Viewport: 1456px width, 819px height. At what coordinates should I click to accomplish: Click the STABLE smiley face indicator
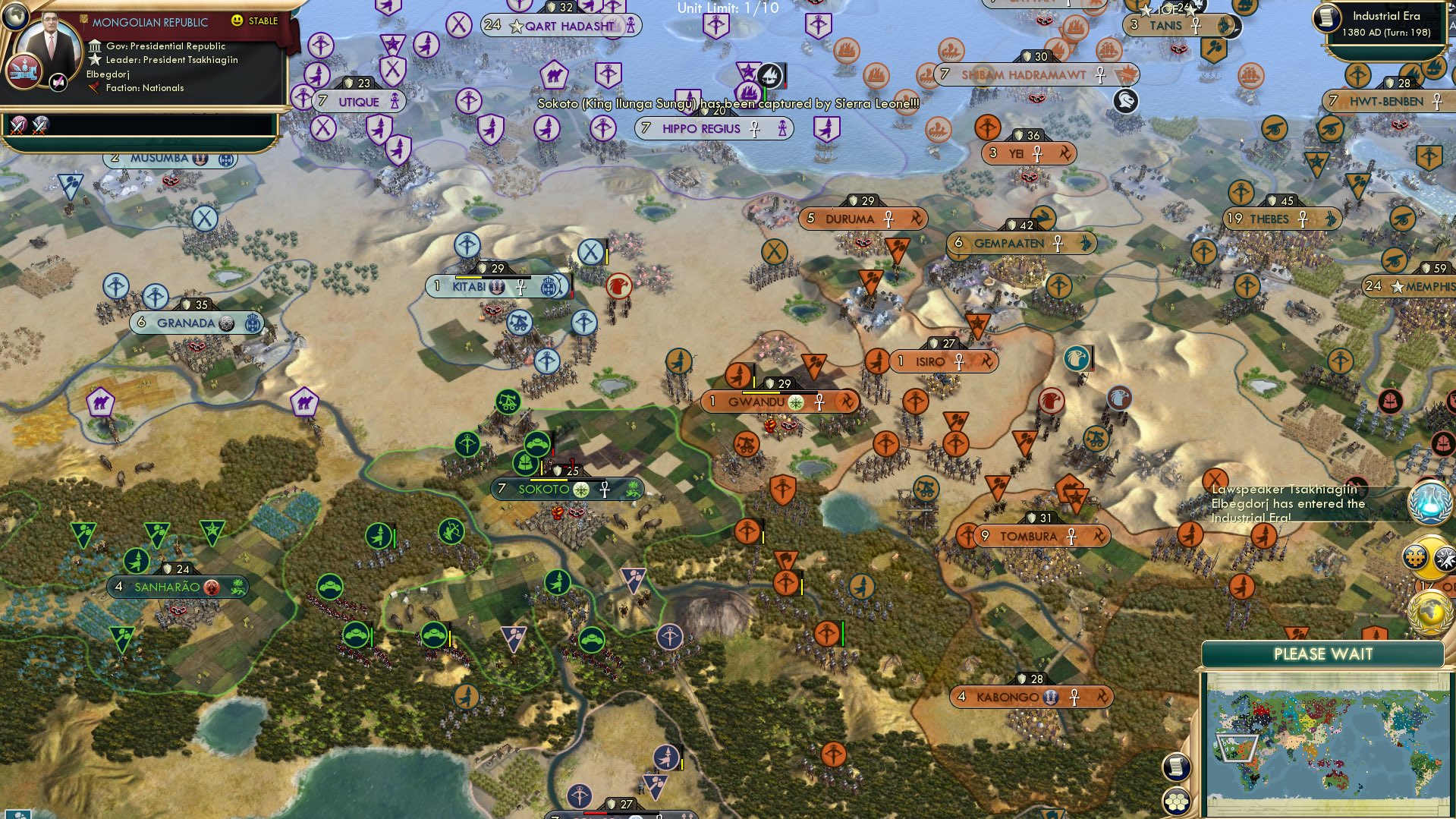coord(237,20)
